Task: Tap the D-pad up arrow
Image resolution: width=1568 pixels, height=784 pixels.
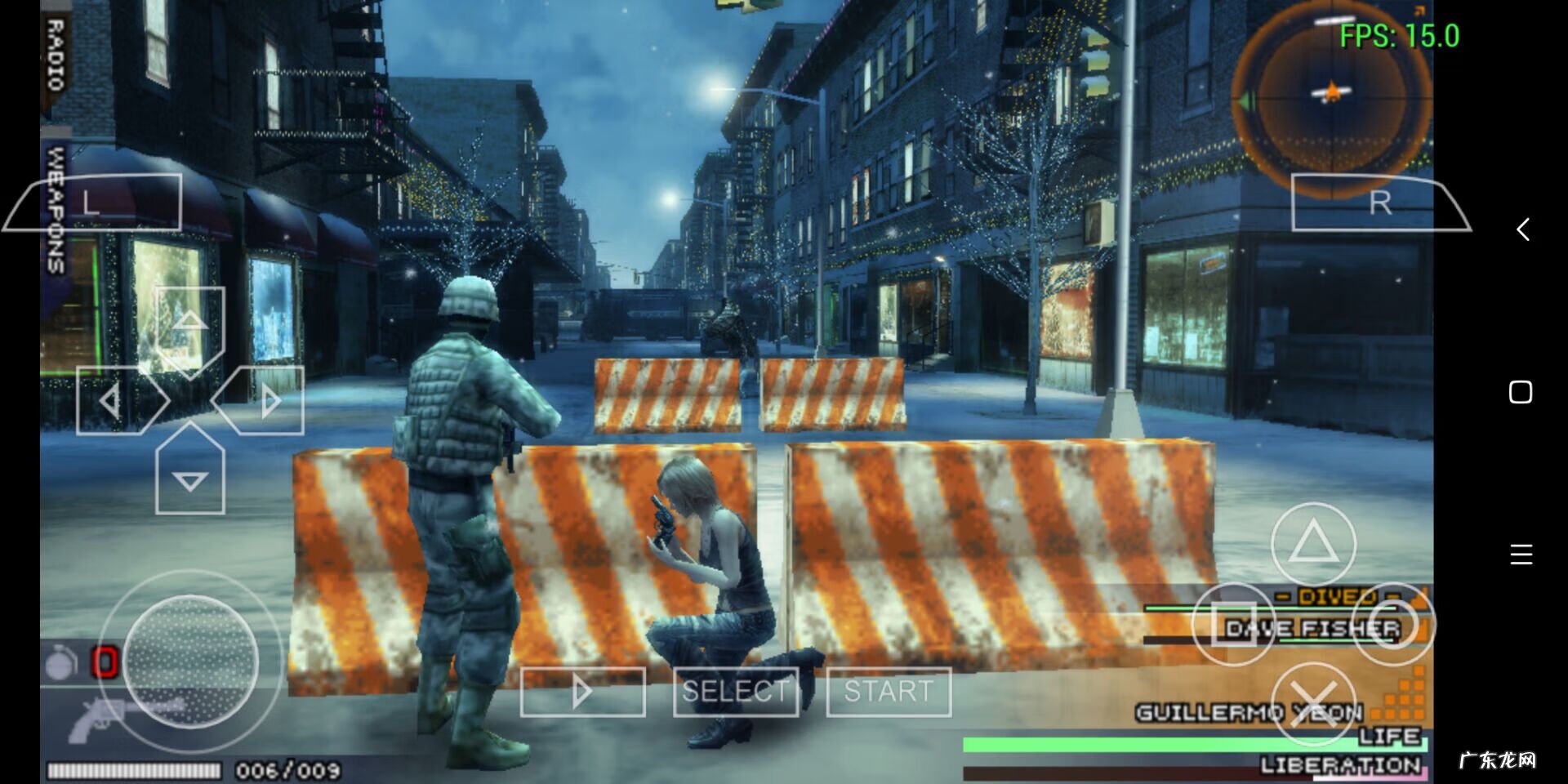Action: (x=189, y=323)
